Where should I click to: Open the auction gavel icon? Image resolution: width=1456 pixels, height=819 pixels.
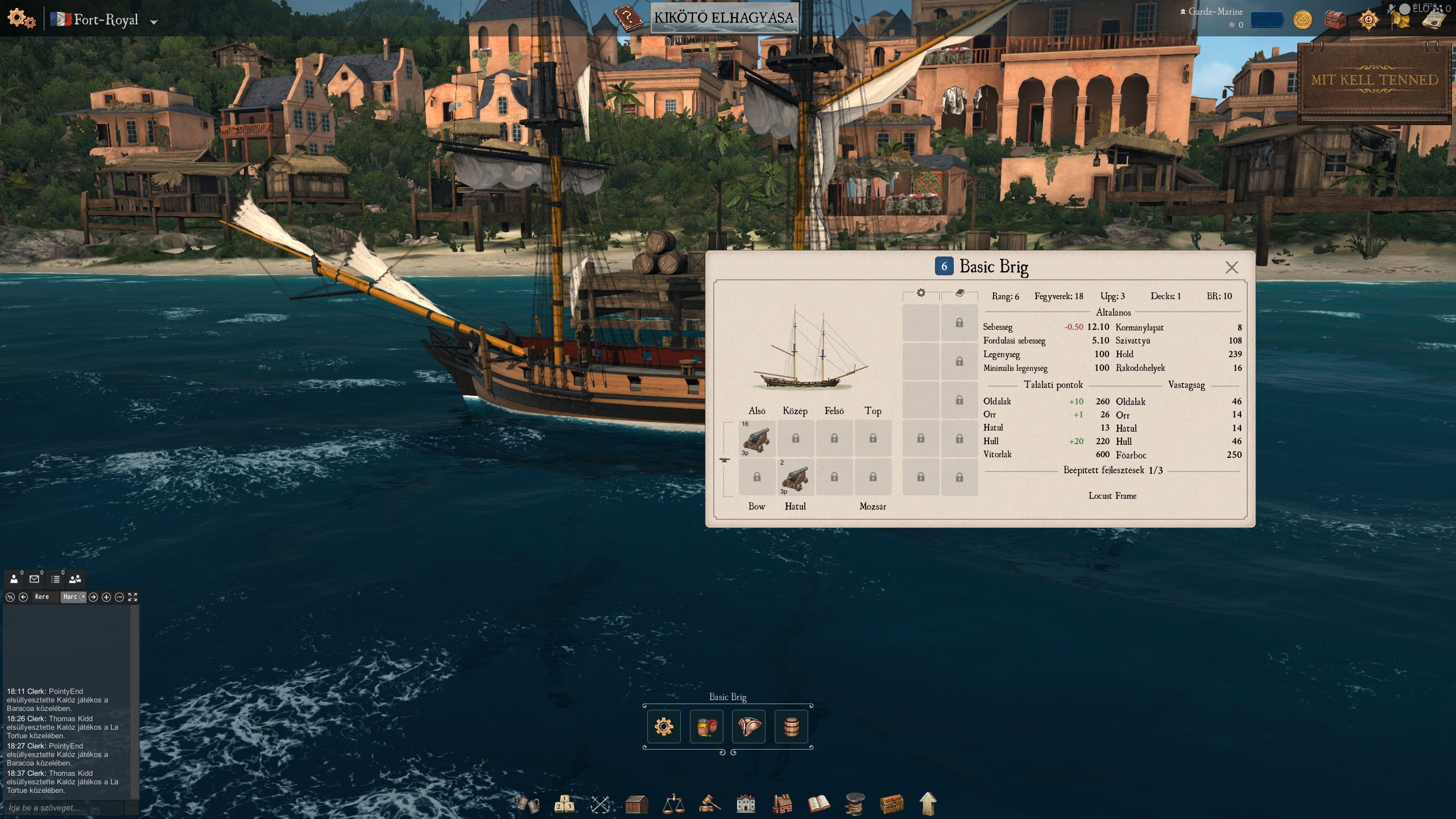(709, 804)
